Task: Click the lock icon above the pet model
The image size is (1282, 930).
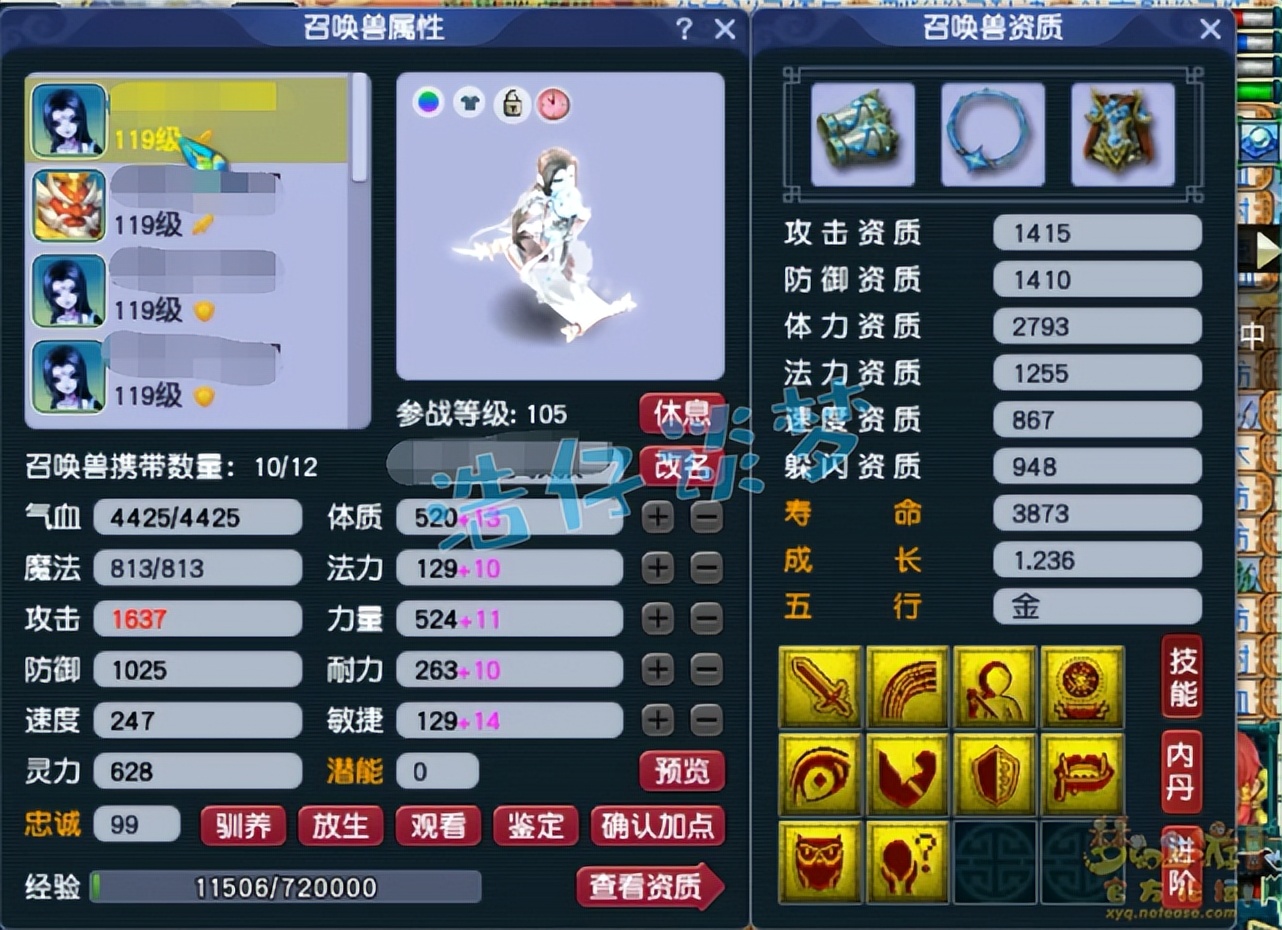Action: point(512,104)
